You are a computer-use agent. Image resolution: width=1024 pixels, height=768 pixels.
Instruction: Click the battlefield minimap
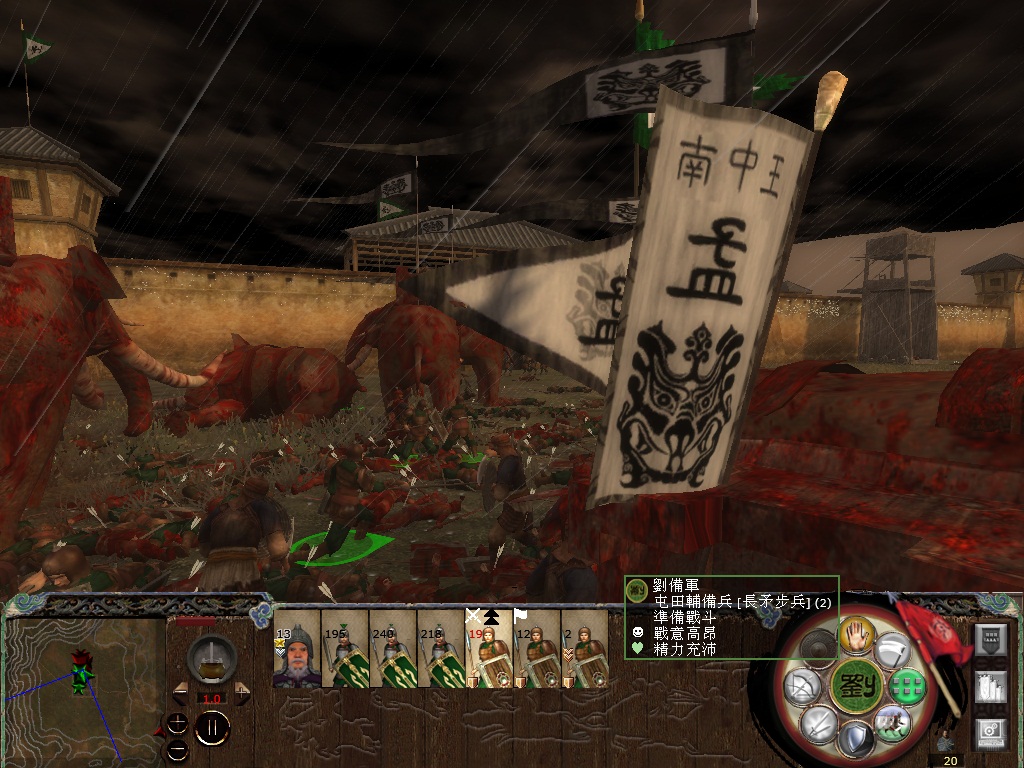(85, 690)
